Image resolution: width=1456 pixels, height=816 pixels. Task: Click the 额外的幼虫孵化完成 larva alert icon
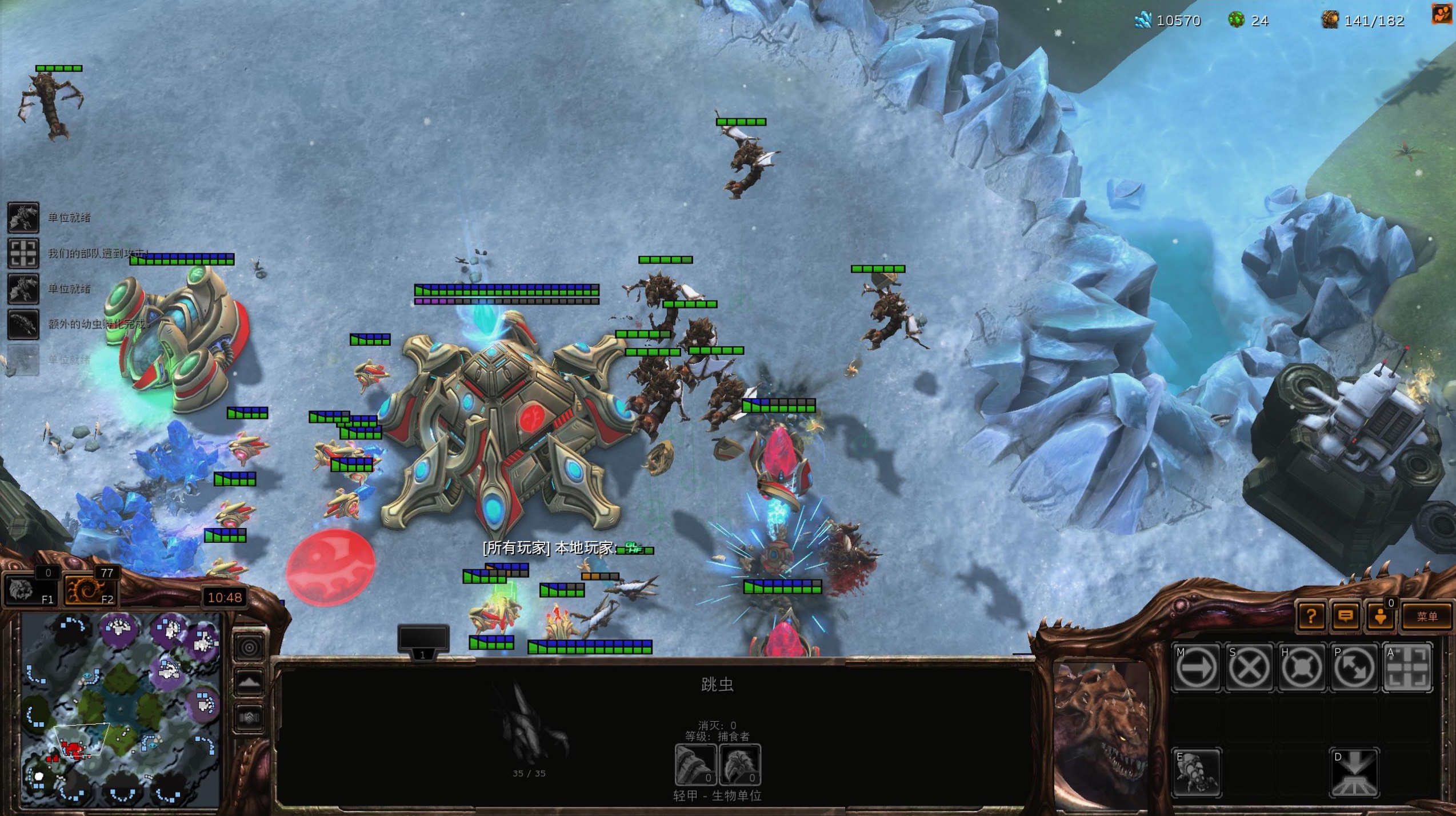23,324
